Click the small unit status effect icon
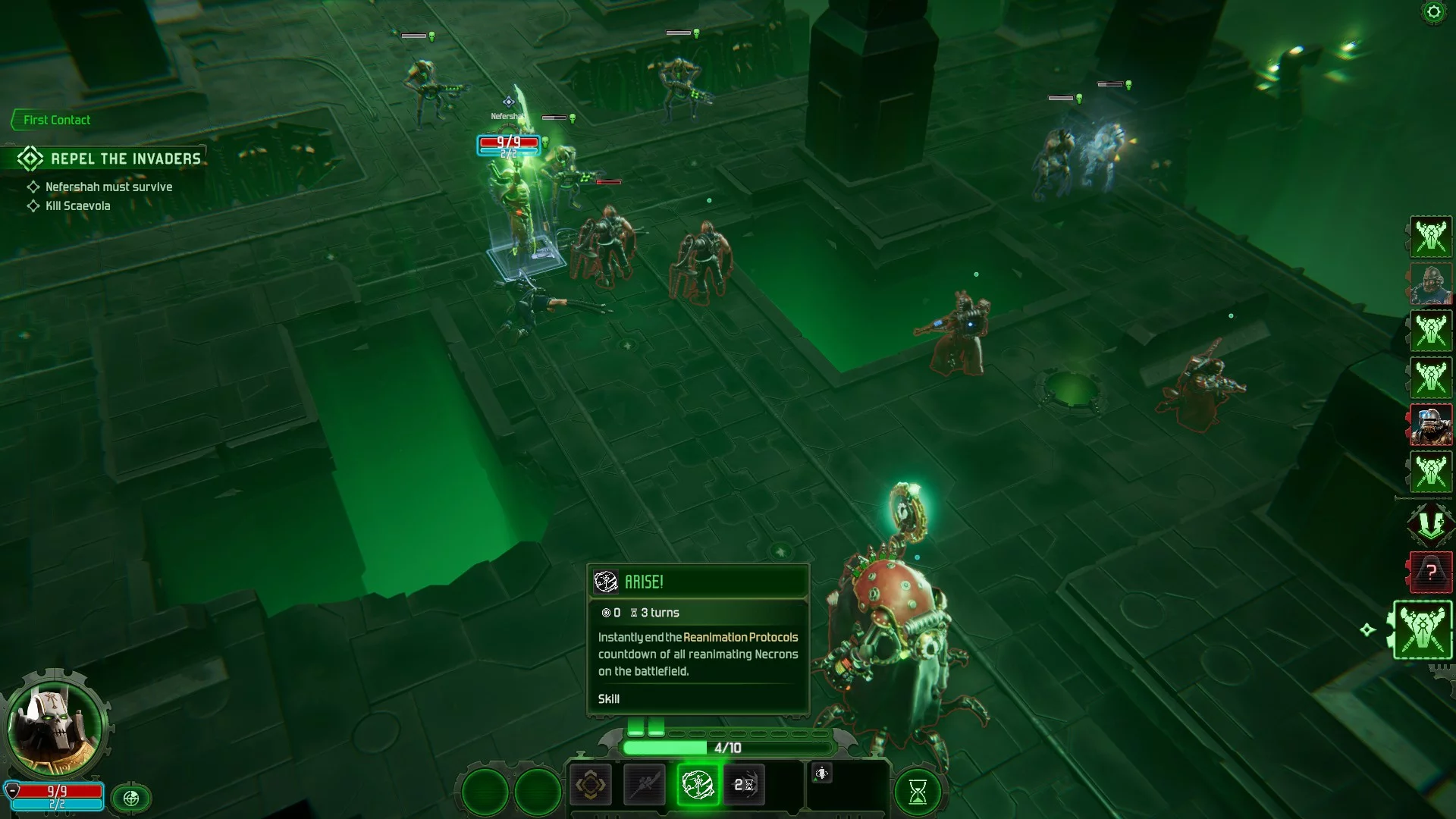Image resolution: width=1456 pixels, height=819 pixels. [822, 773]
